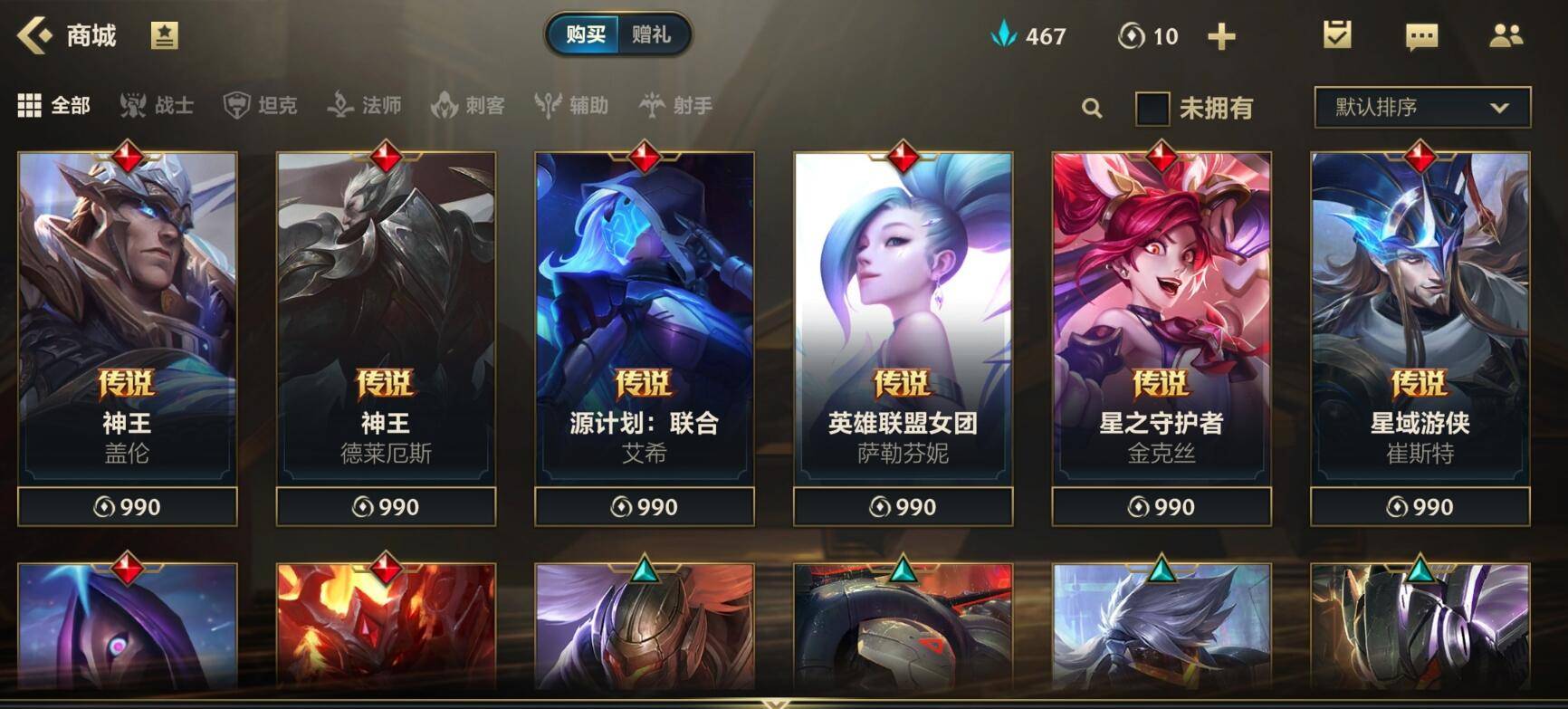
Task: Click the search magnifier icon
Action: pyautogui.click(x=1092, y=109)
